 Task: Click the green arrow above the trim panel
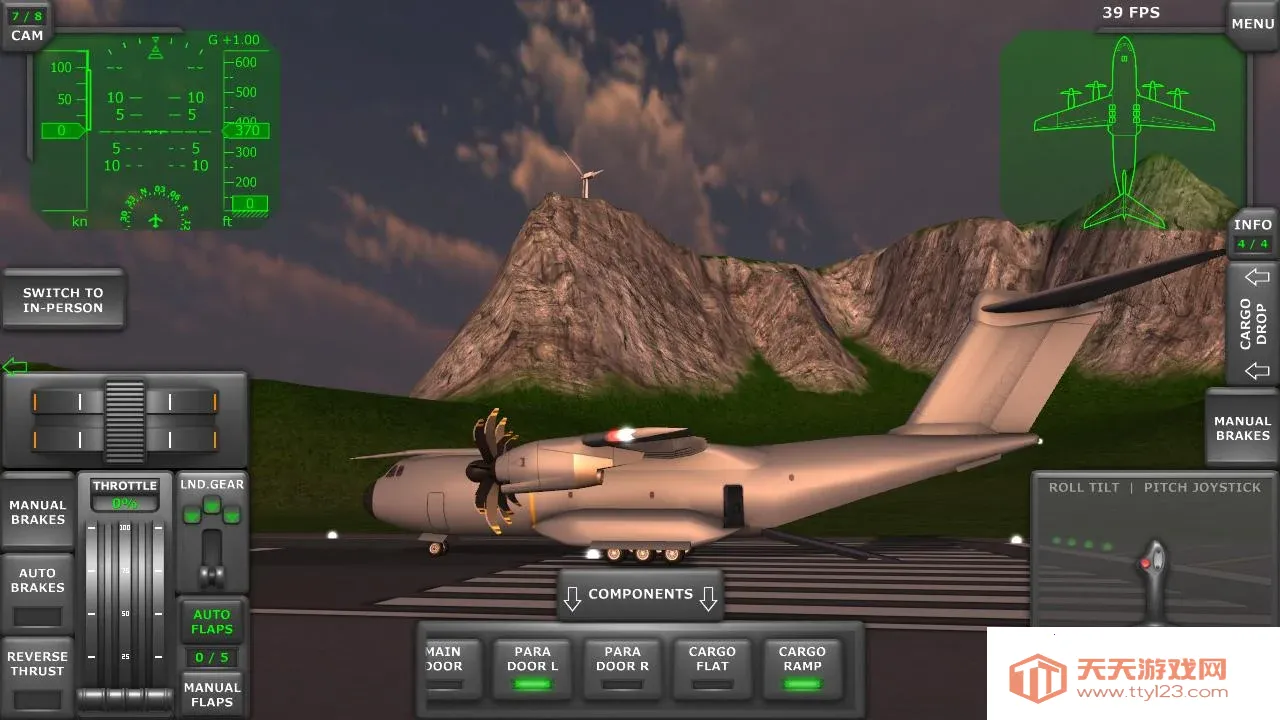pyautogui.click(x=14, y=366)
